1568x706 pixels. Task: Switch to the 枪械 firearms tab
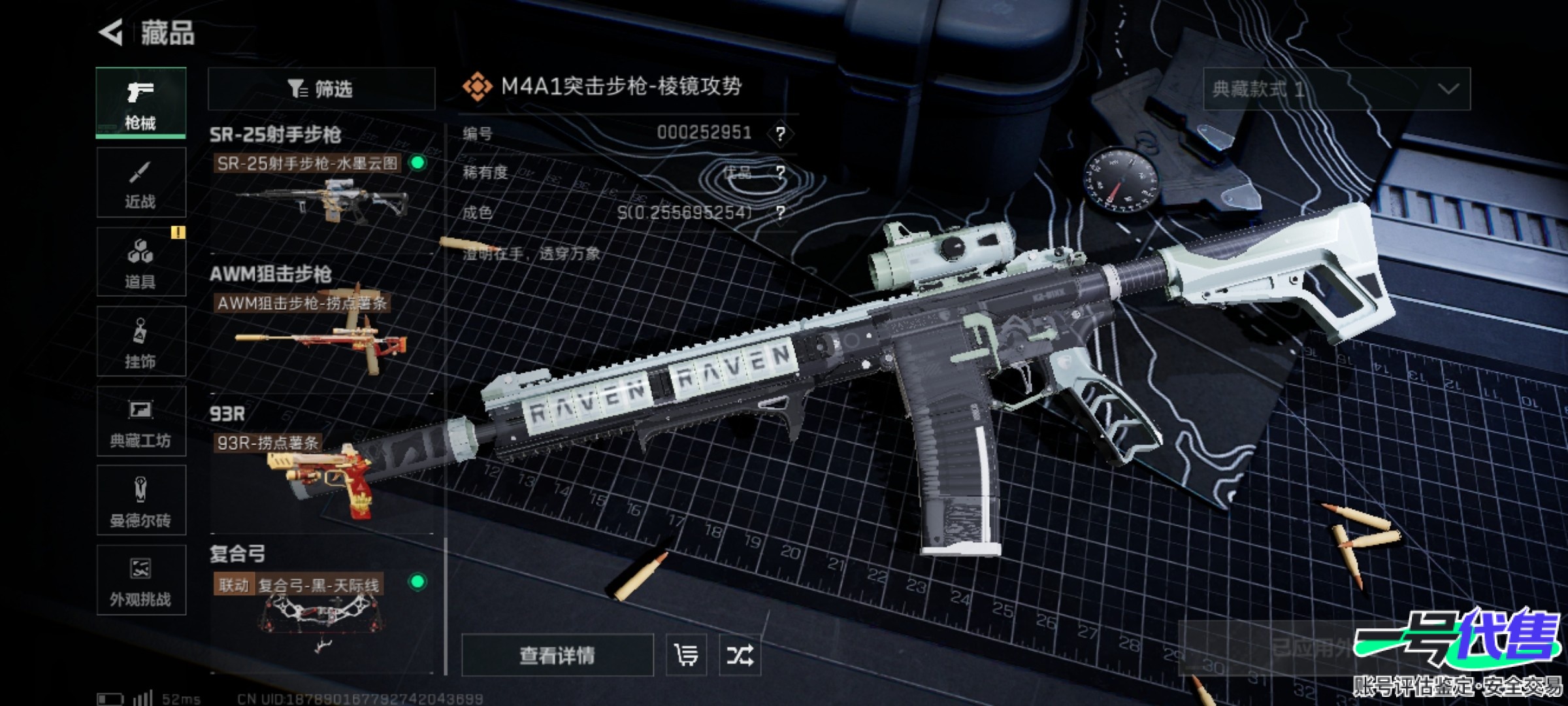coord(140,103)
